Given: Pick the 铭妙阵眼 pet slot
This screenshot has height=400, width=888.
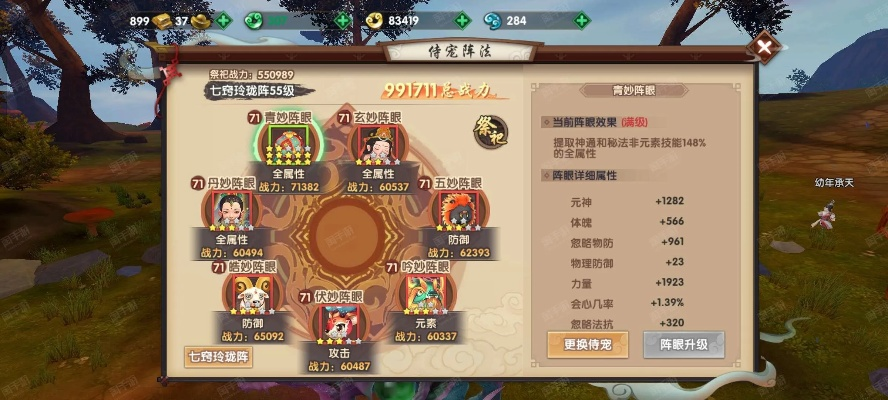Looking at the screenshot, I should point(247,294).
